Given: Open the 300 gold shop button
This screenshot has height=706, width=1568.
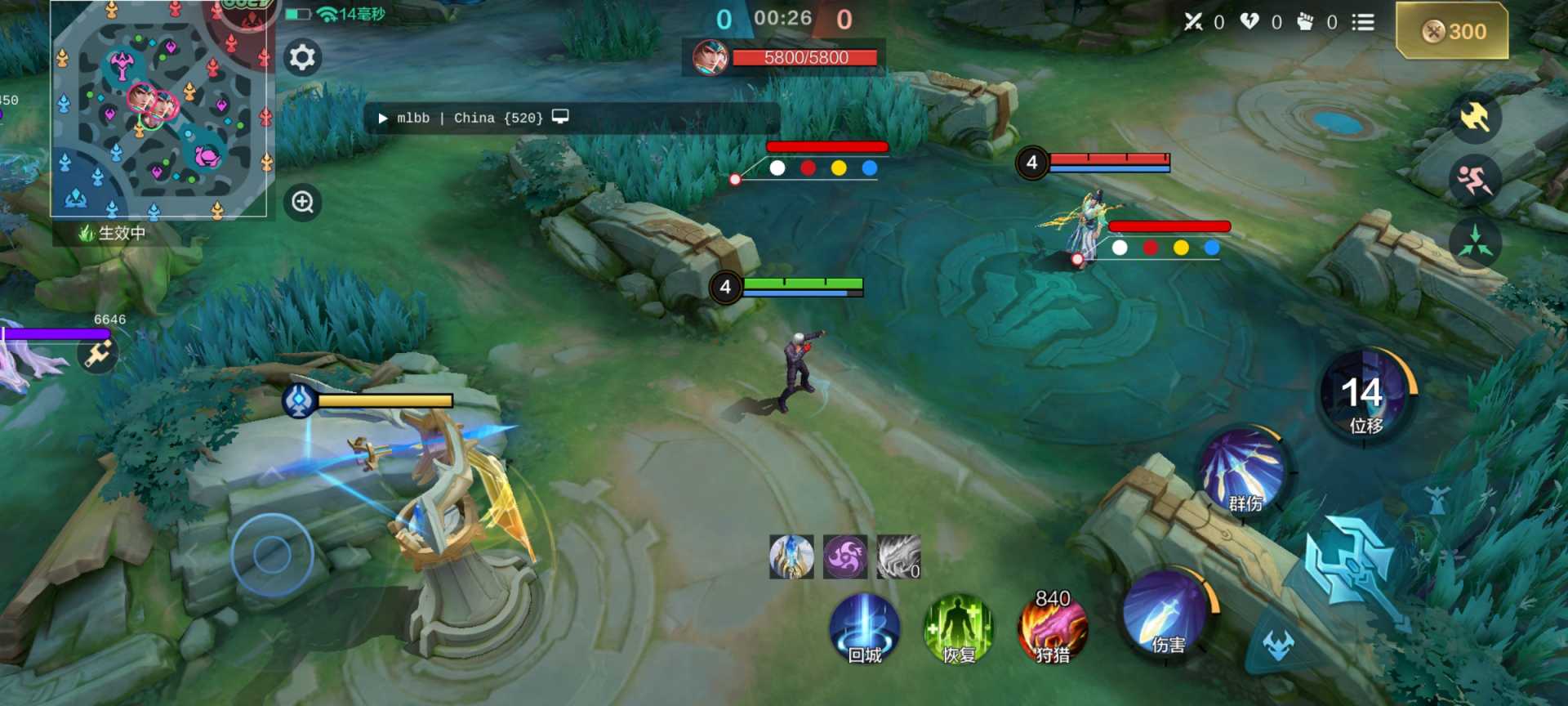Looking at the screenshot, I should pyautogui.click(x=1452, y=31).
